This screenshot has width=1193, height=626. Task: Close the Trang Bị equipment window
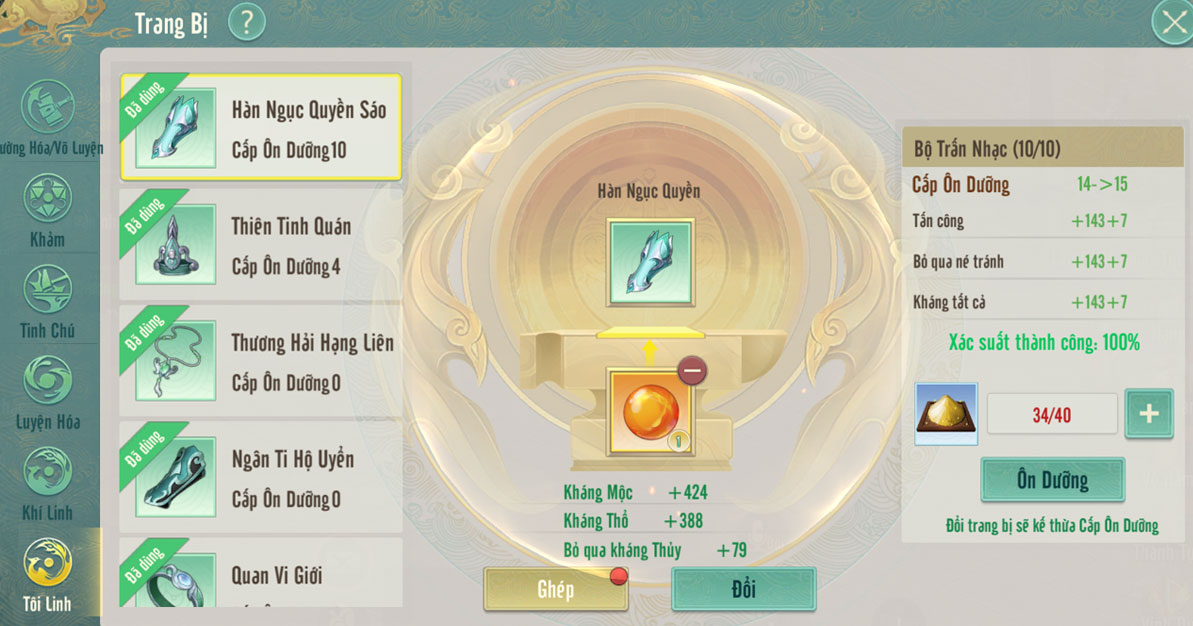[1172, 21]
